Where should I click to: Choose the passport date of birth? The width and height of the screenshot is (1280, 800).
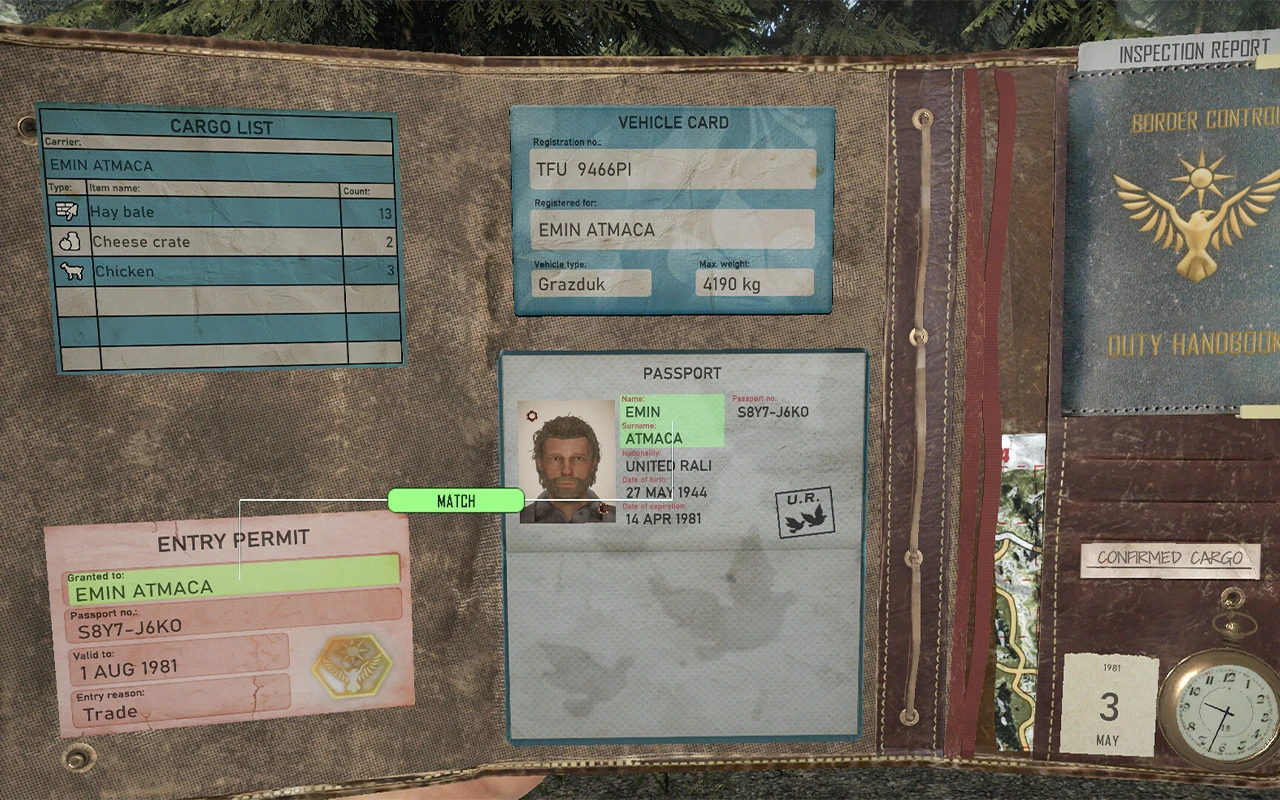(x=665, y=492)
